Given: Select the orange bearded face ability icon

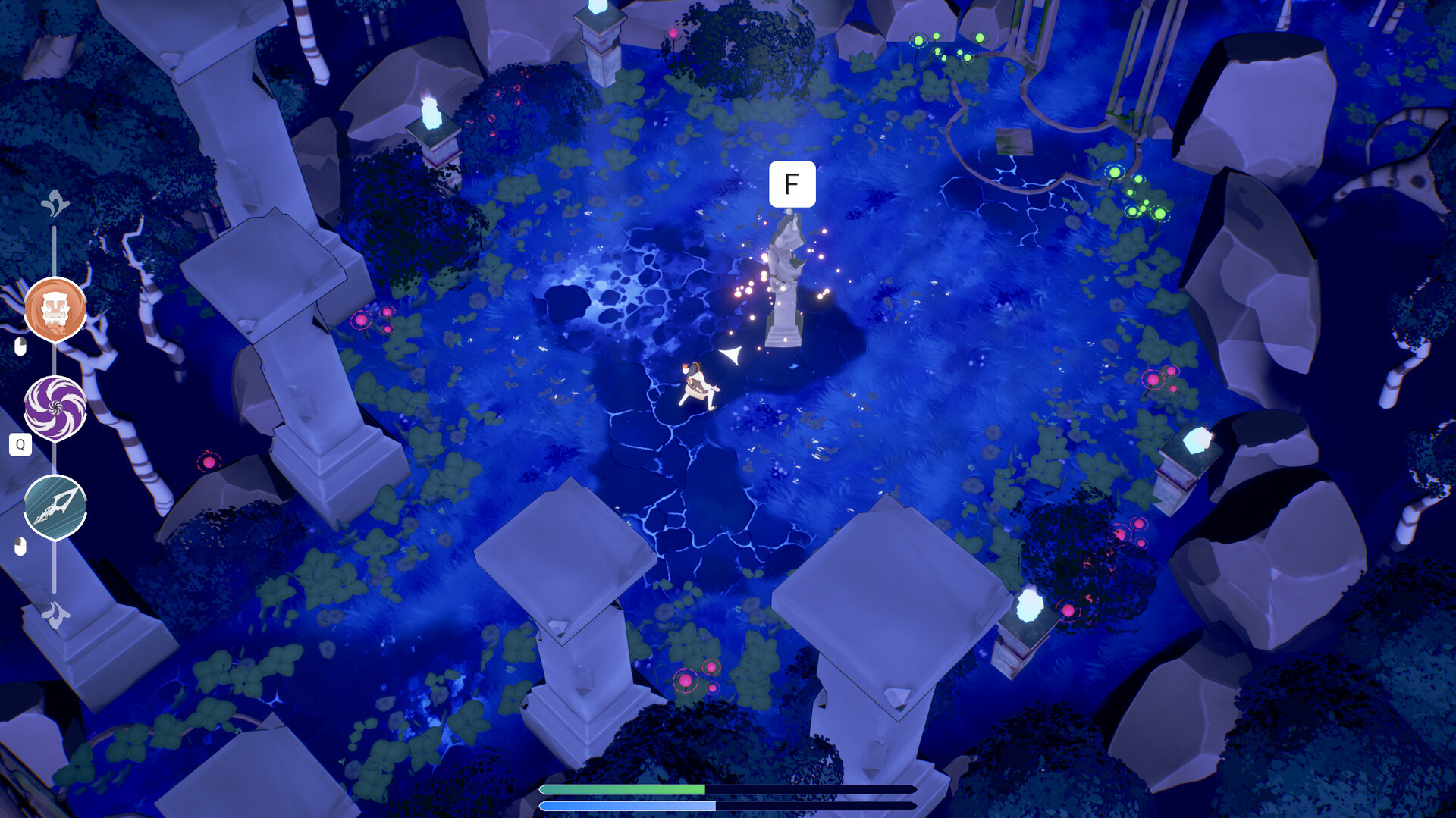Looking at the screenshot, I should click(x=55, y=309).
